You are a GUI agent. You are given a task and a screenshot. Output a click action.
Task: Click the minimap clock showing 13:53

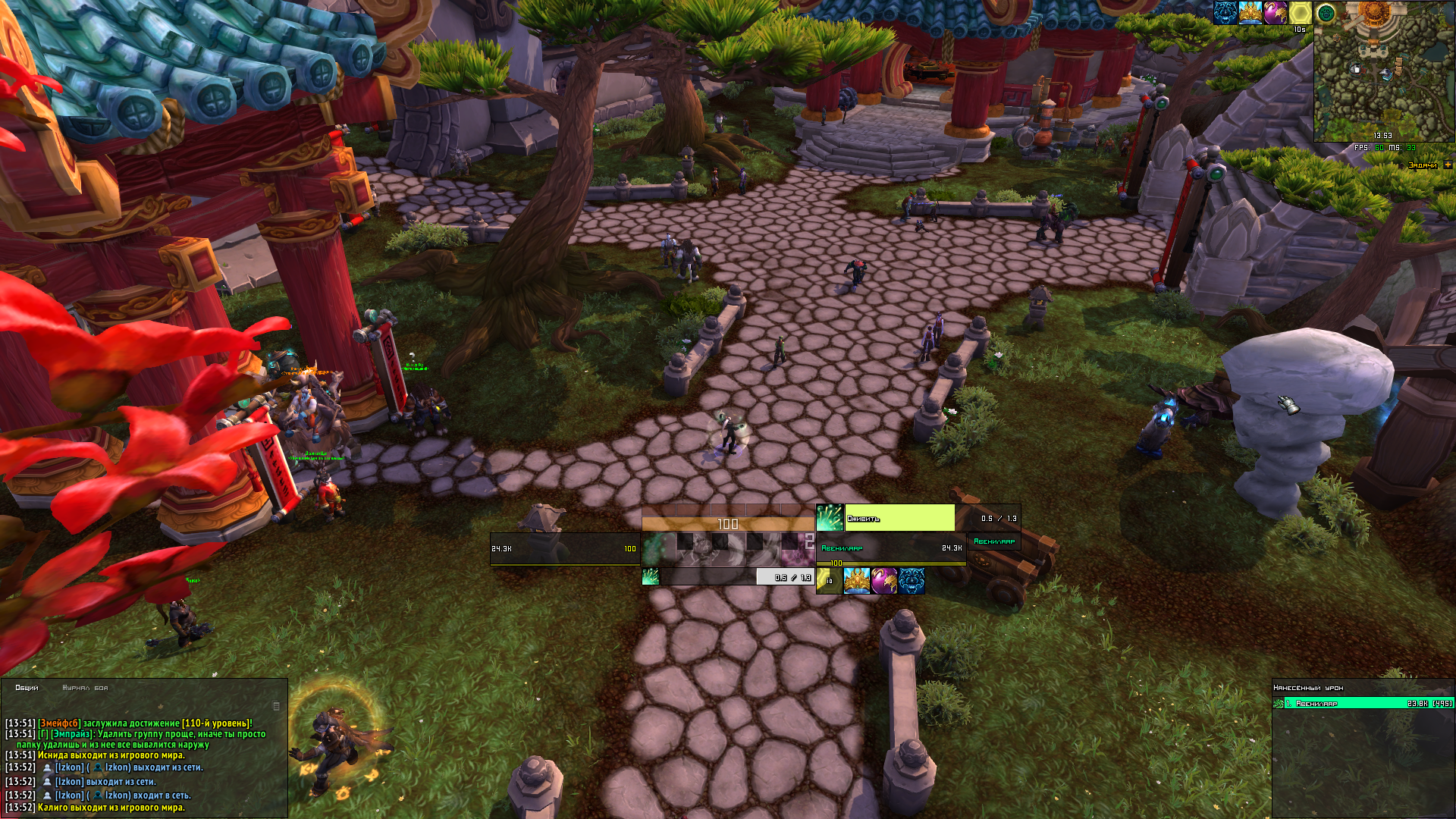1382,136
